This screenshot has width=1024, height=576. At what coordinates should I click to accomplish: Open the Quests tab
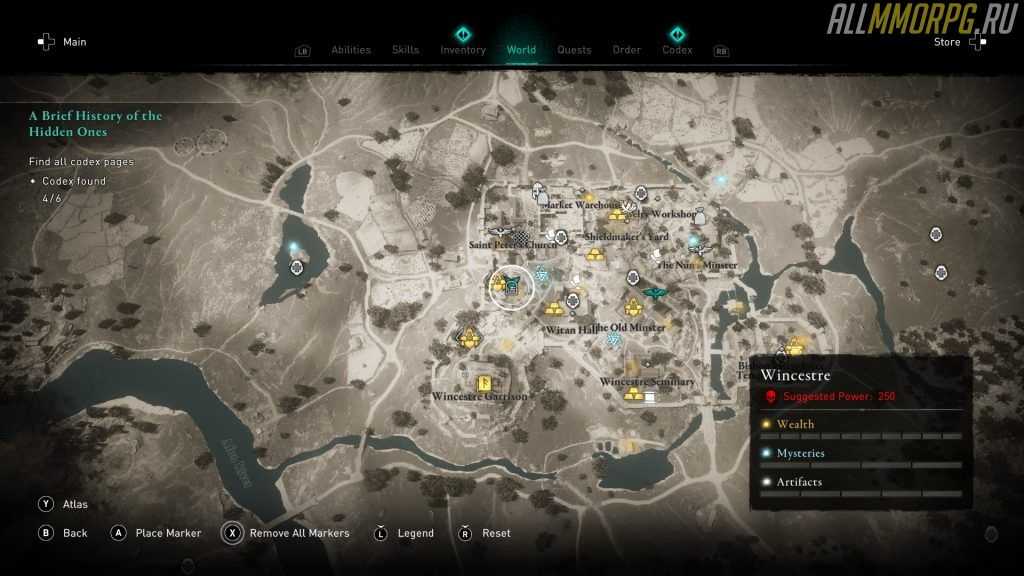point(574,50)
